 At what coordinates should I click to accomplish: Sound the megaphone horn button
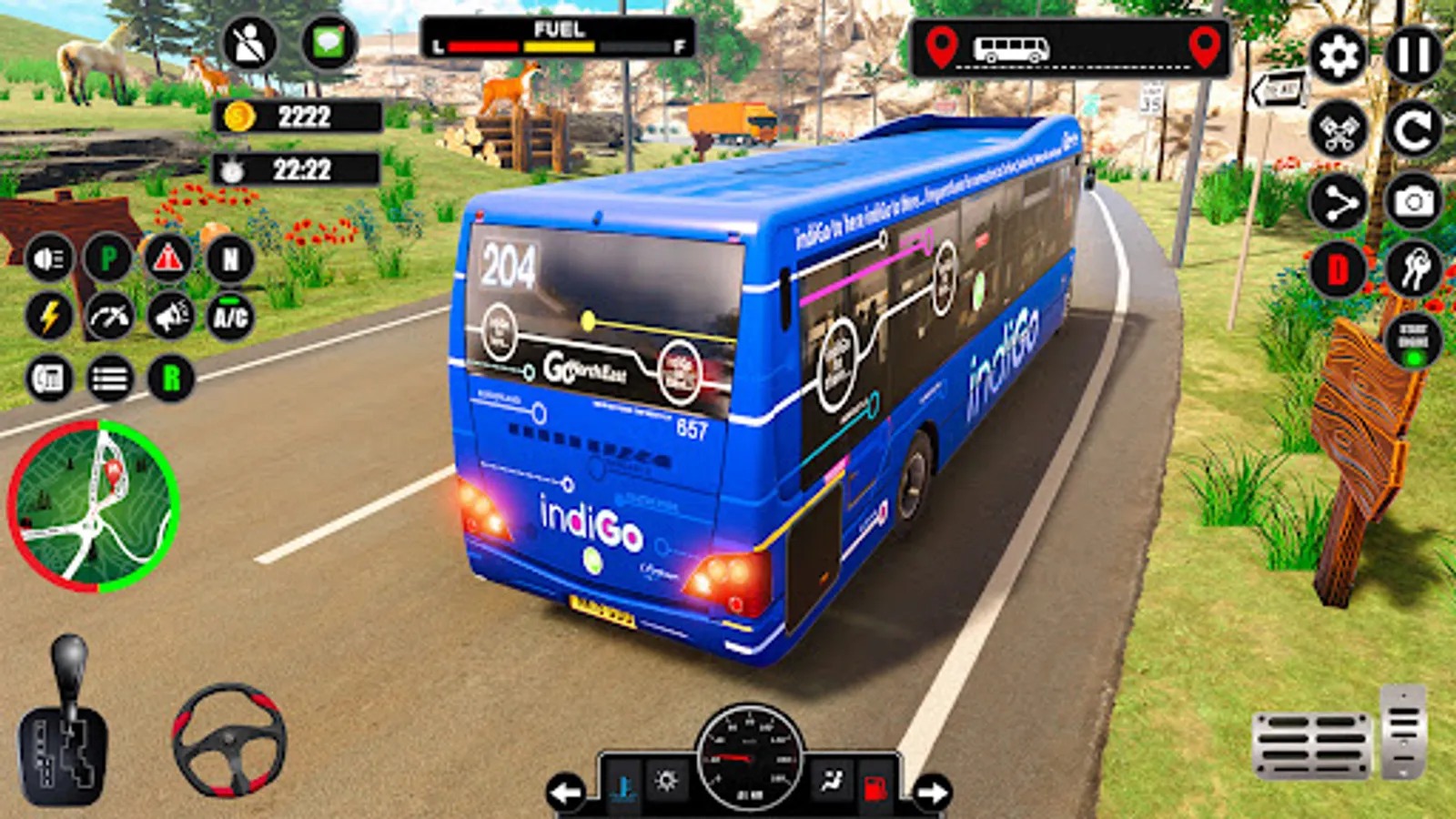[x=170, y=317]
